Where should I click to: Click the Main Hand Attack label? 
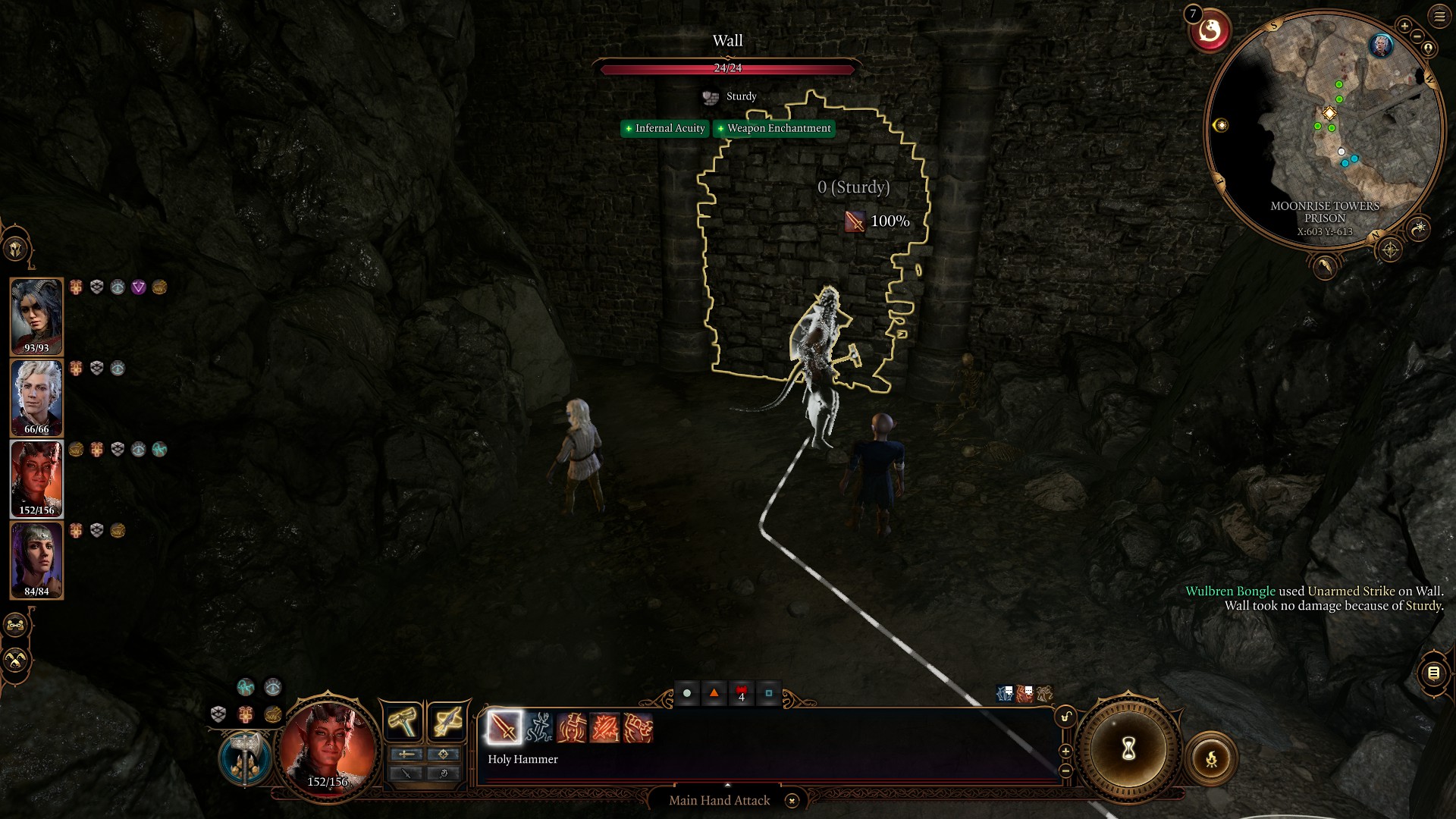point(719,800)
